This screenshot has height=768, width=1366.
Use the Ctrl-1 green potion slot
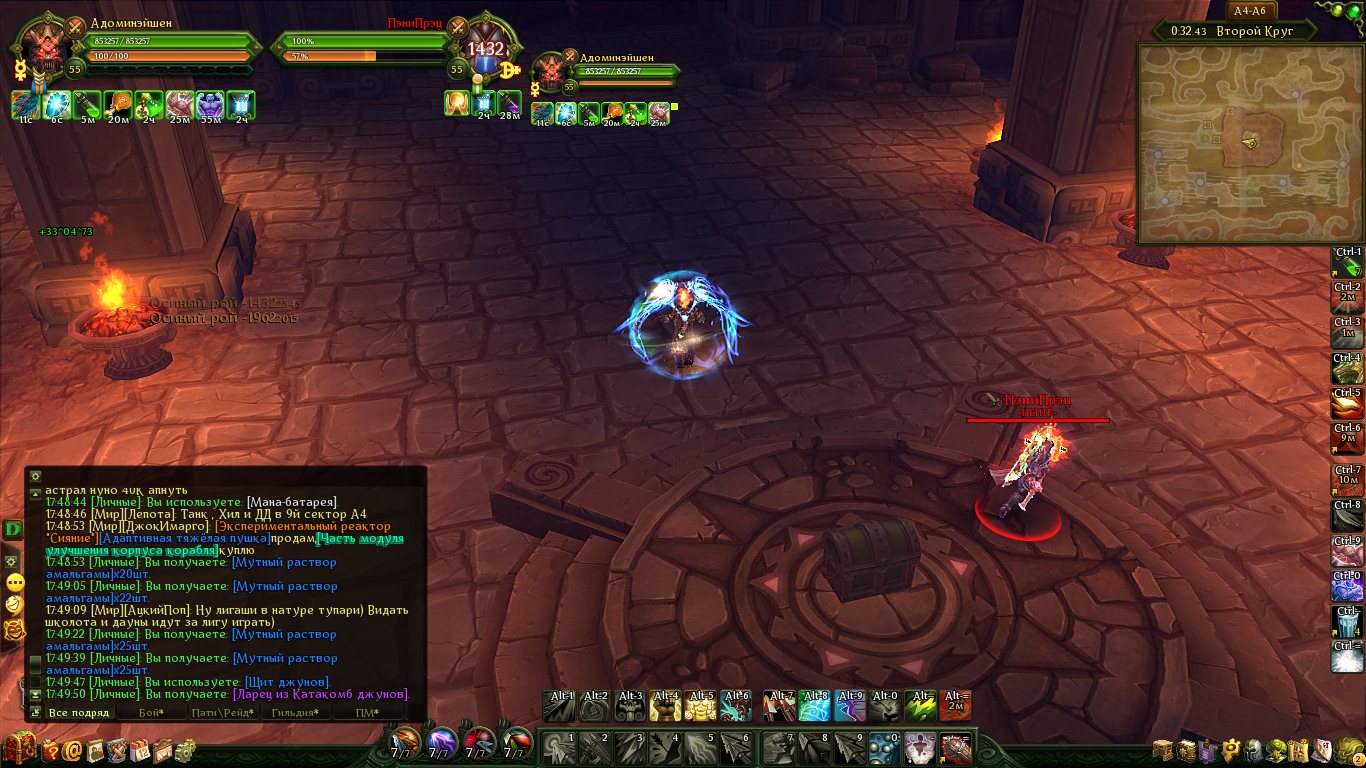(1348, 265)
